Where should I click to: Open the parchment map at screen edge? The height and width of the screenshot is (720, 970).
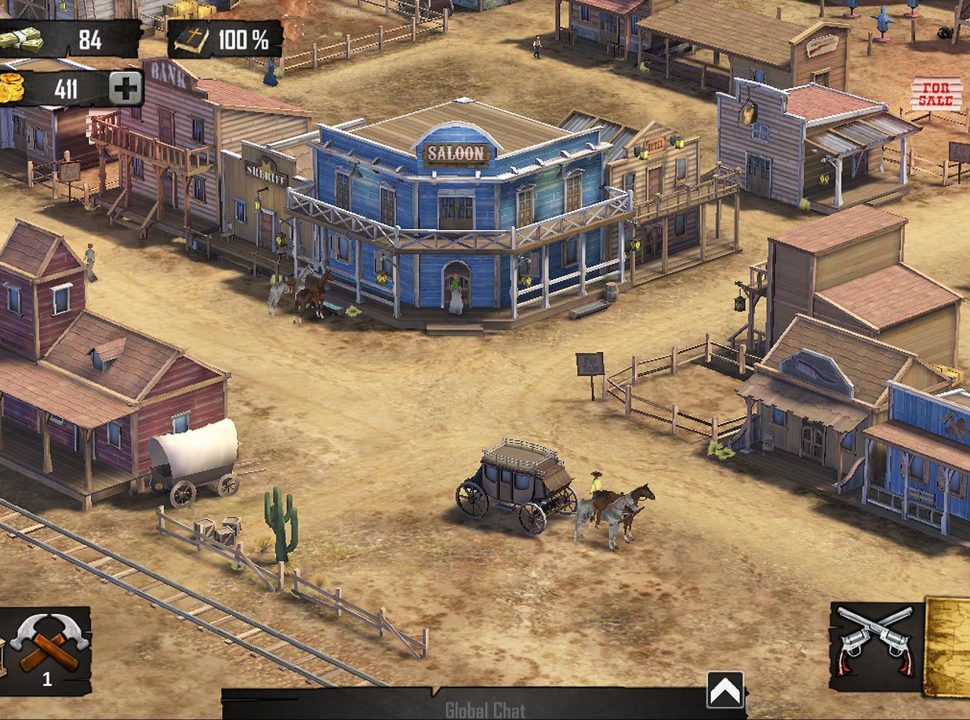tap(948, 646)
